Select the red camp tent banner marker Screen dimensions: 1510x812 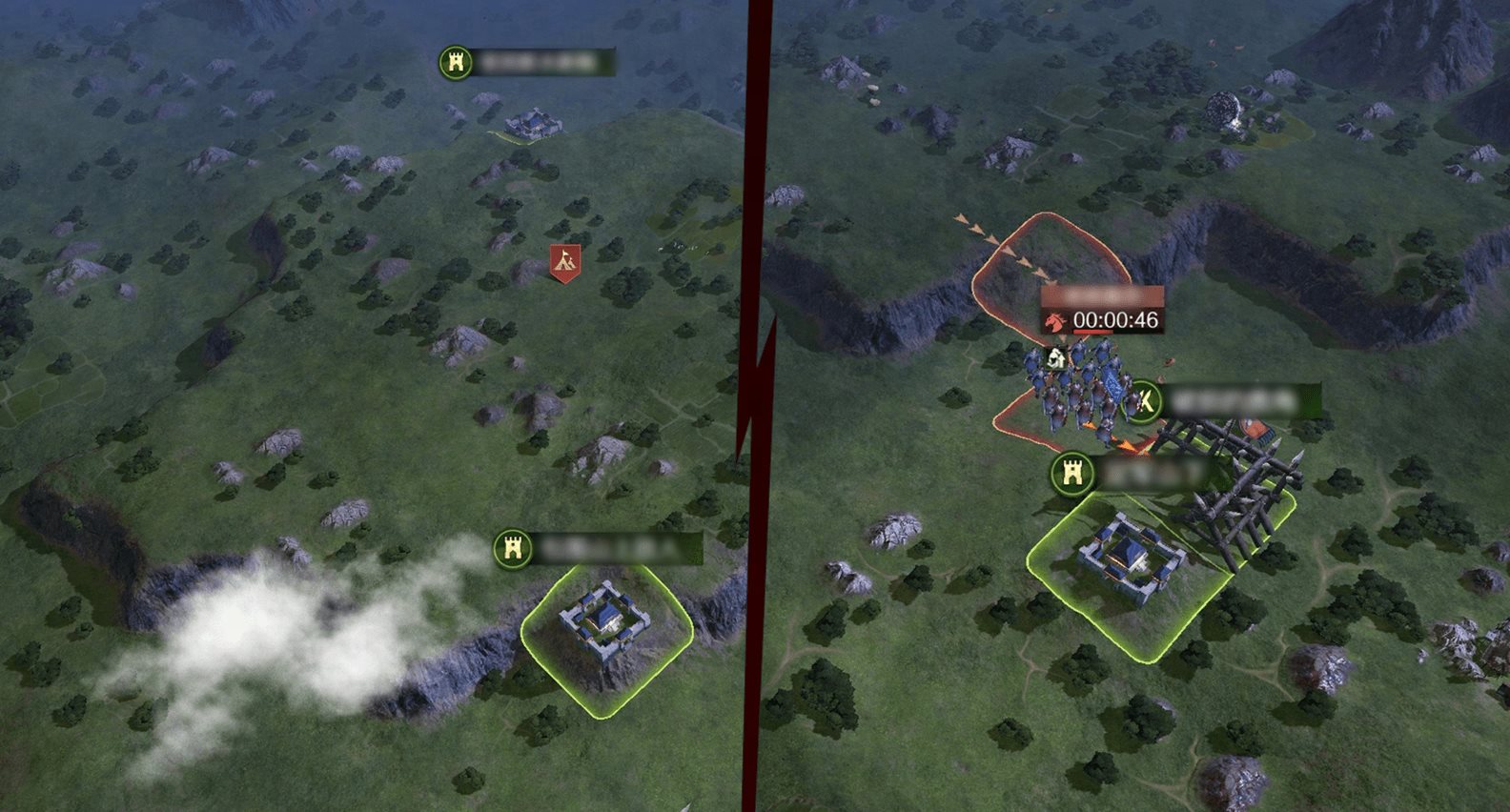pos(565,262)
